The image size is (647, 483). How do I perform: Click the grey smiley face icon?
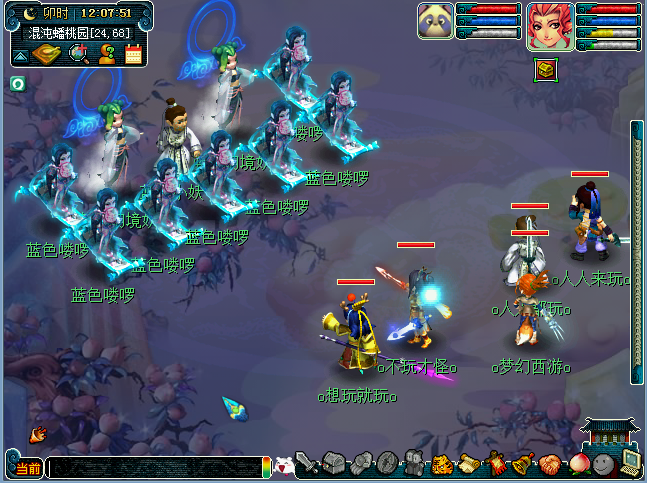coord(602,463)
